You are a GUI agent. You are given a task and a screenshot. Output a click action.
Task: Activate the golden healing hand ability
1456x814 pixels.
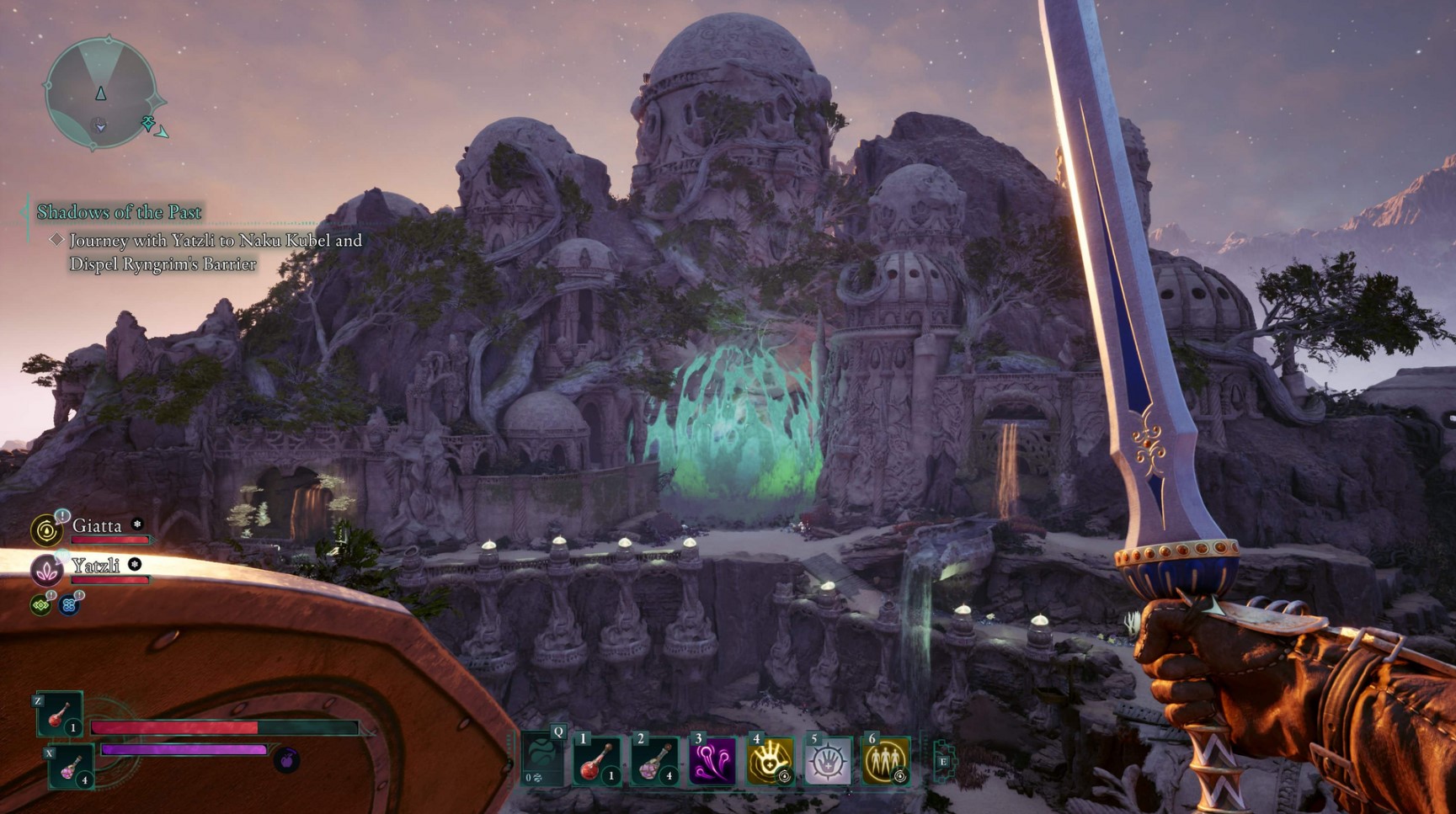pyautogui.click(x=770, y=760)
